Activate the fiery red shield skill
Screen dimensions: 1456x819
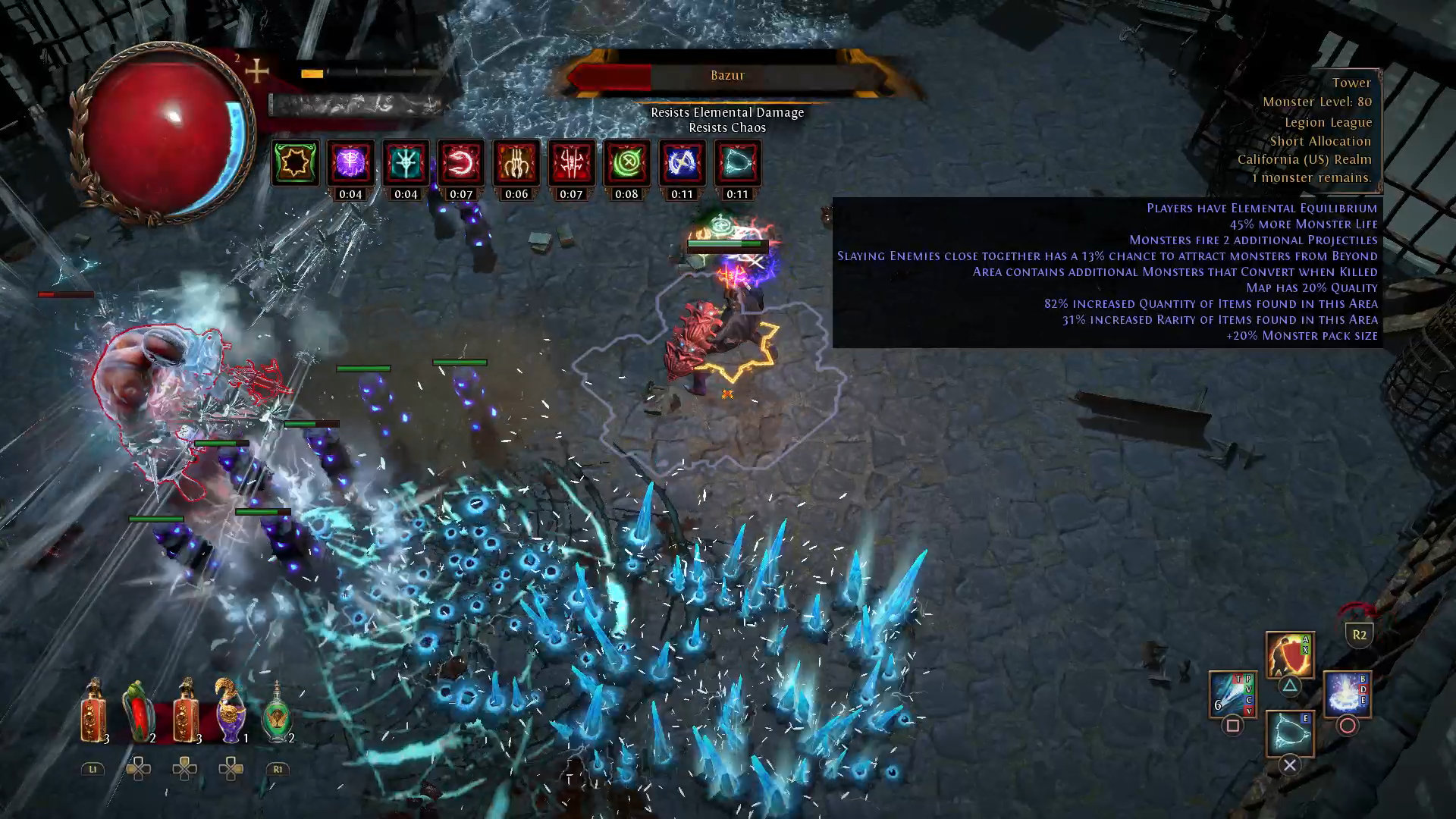click(x=1289, y=655)
